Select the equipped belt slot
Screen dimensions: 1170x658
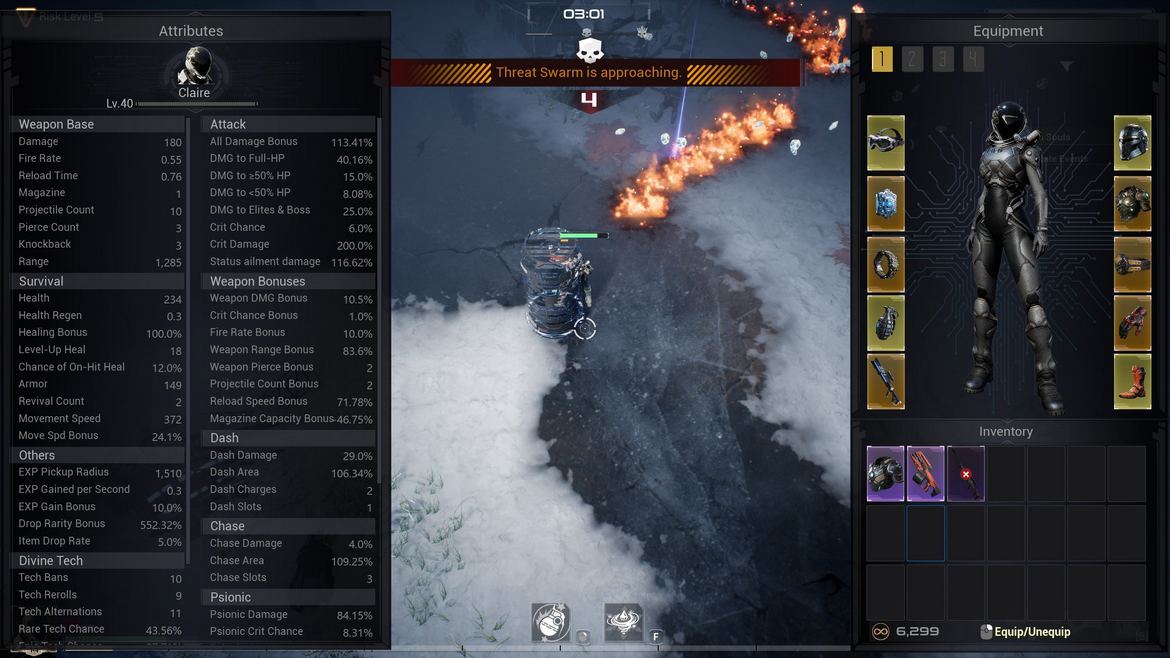point(1133,264)
